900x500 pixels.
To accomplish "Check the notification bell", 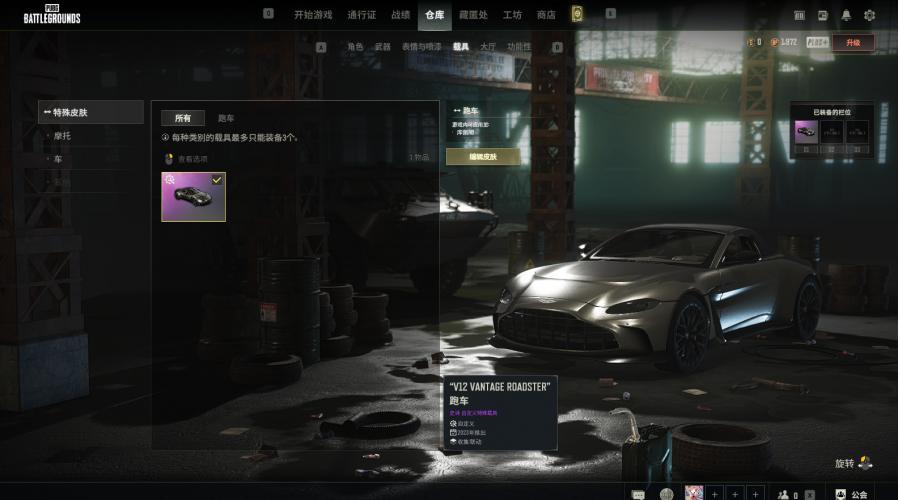I will [846, 15].
